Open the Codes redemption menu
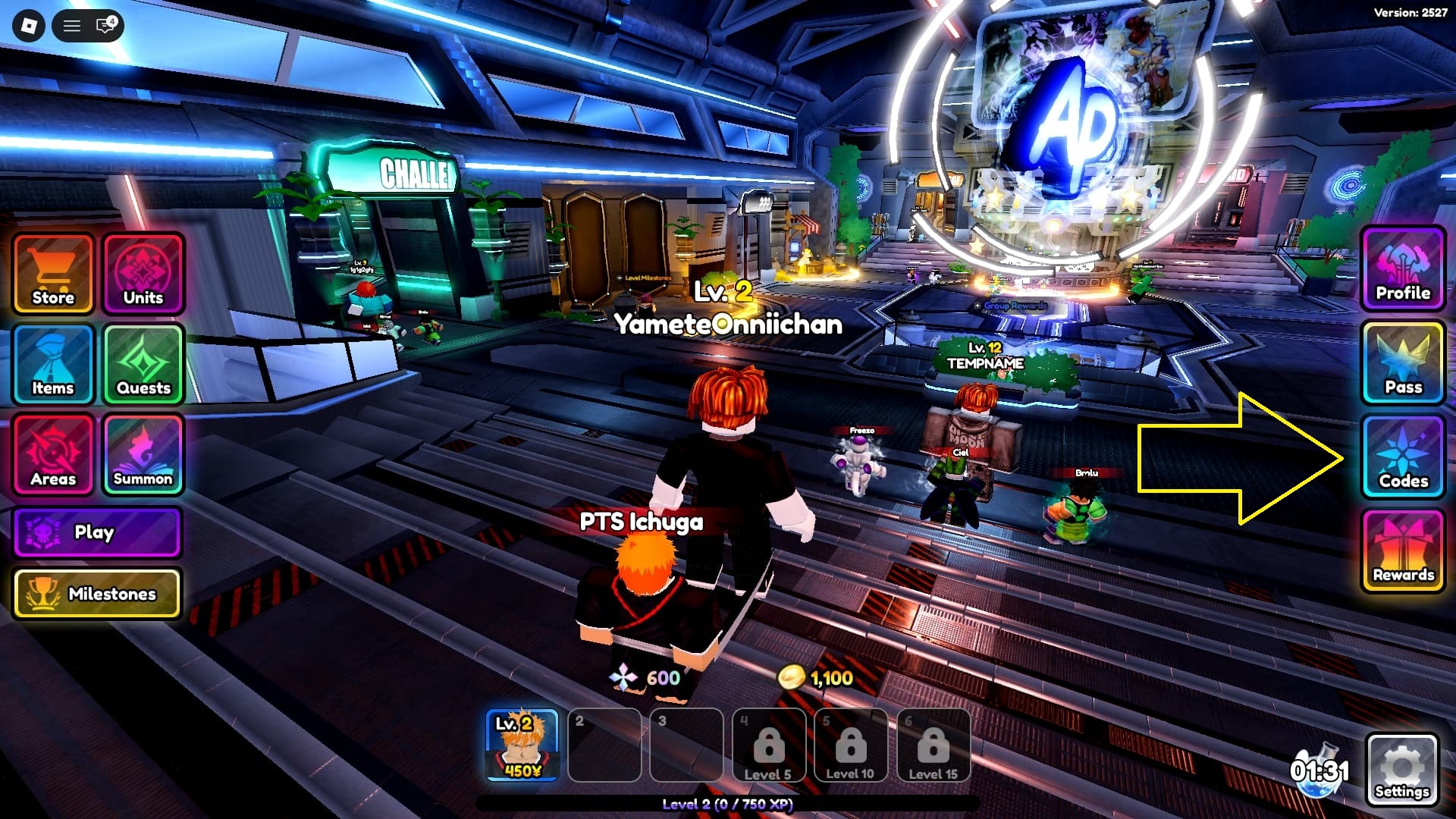 pos(1403,457)
